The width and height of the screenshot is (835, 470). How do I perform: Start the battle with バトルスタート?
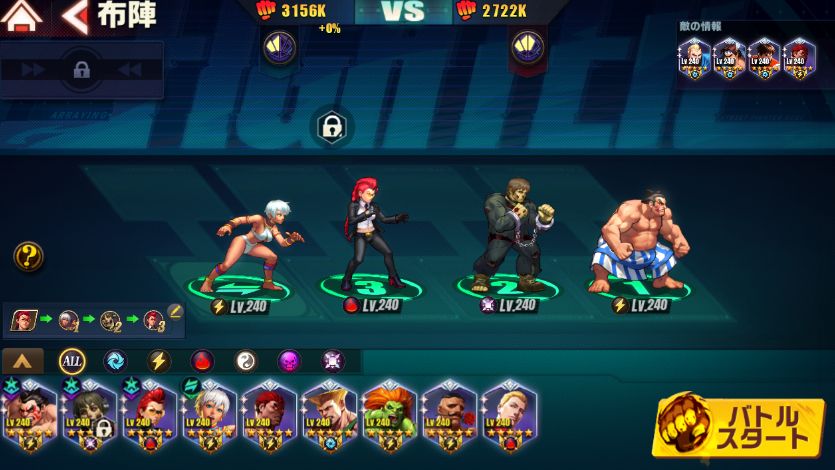(740, 426)
